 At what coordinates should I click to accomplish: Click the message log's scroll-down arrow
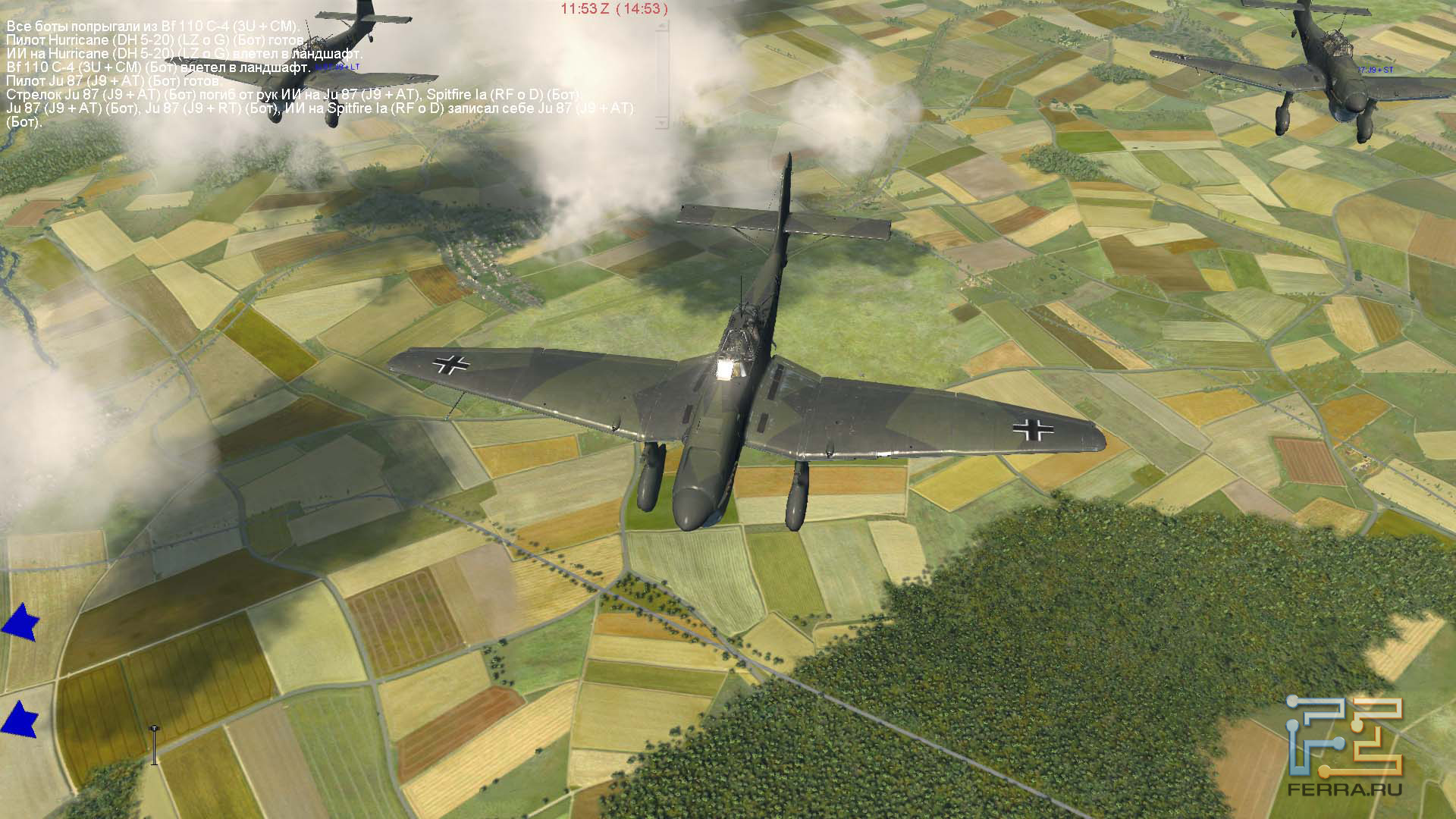click(662, 122)
